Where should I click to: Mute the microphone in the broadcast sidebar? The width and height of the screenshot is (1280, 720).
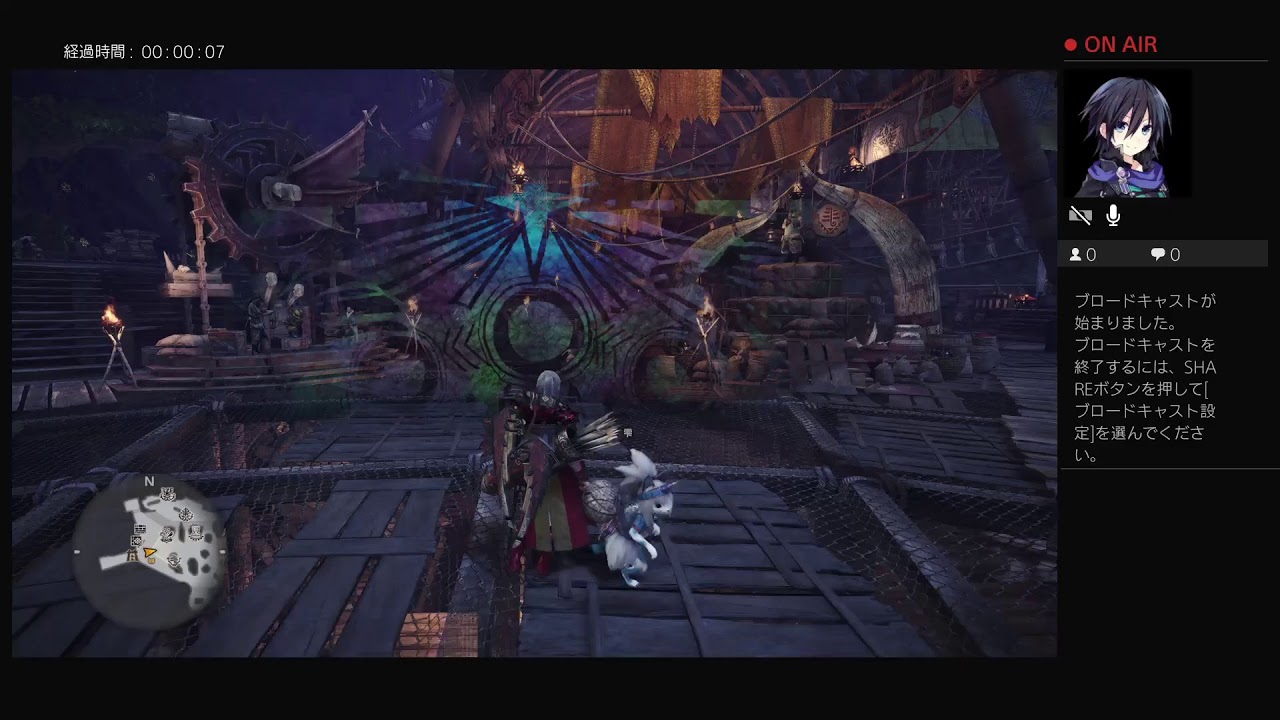(1113, 215)
